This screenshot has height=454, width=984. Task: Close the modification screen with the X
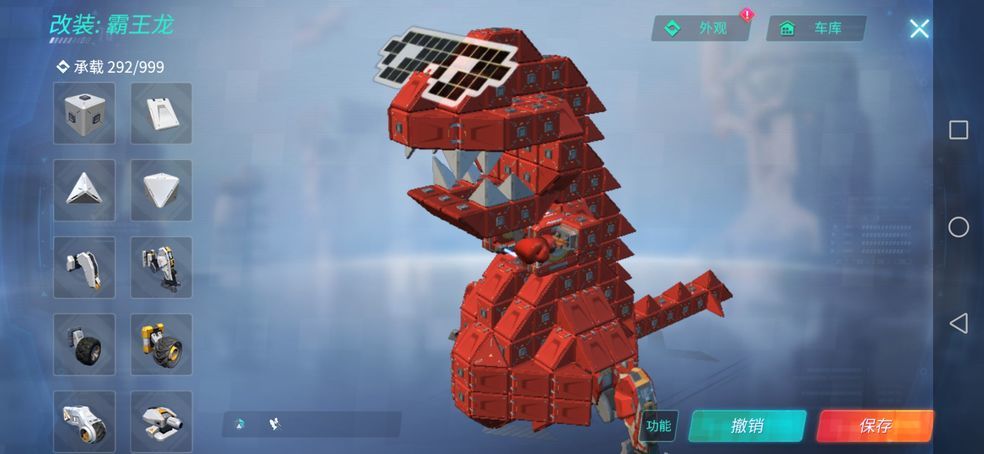[x=919, y=28]
